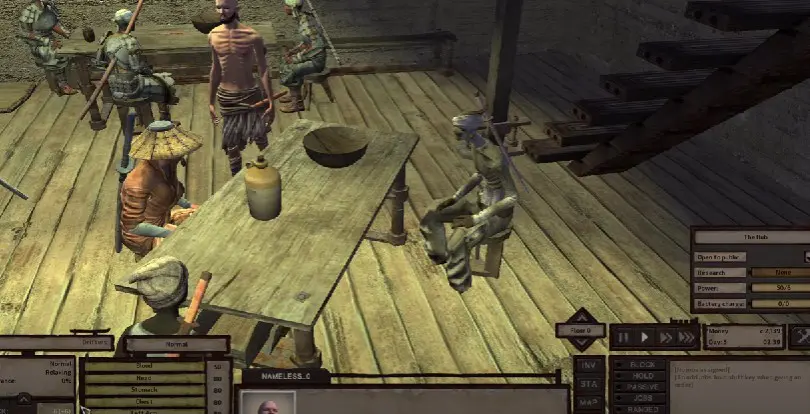Open the build mode tools button

(799, 337)
